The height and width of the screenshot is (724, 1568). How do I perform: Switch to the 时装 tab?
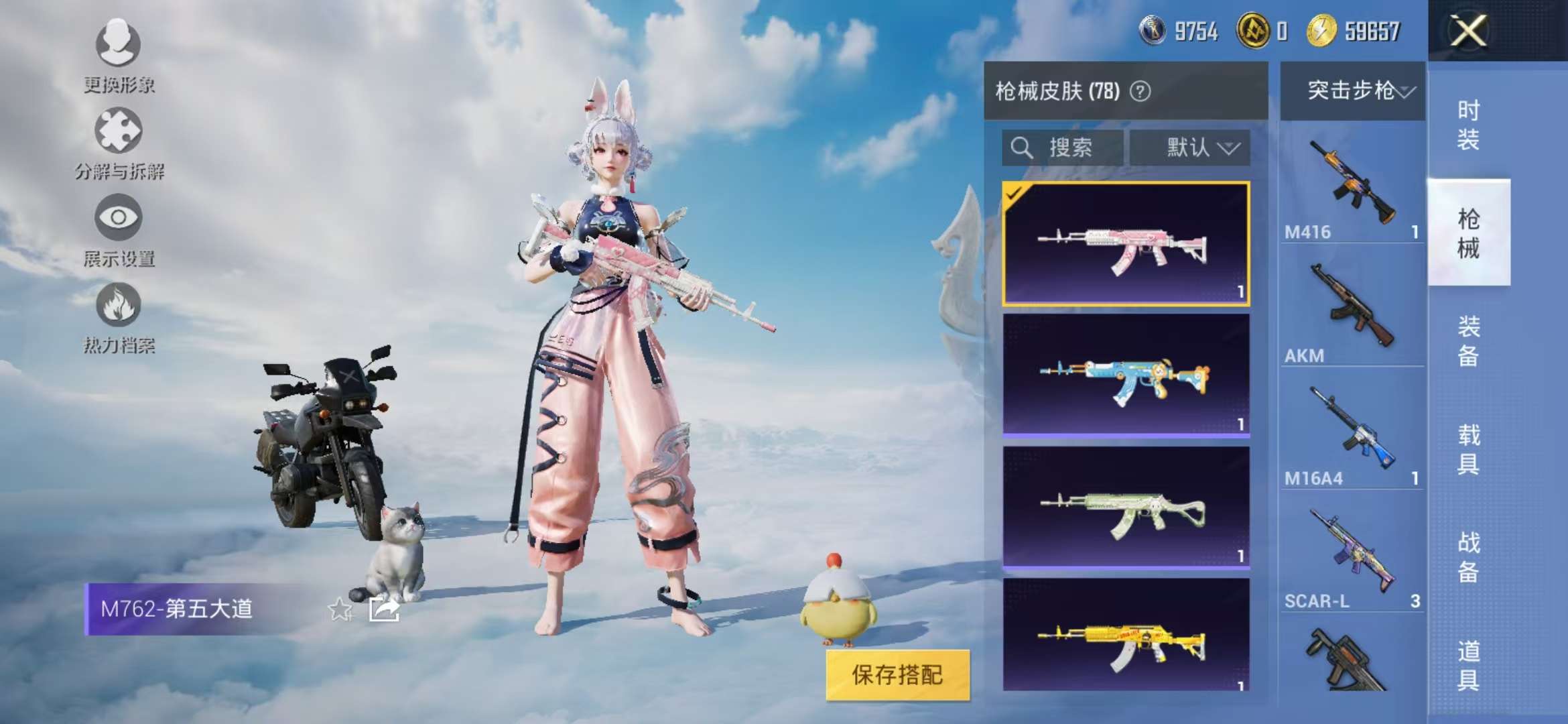(x=1469, y=124)
